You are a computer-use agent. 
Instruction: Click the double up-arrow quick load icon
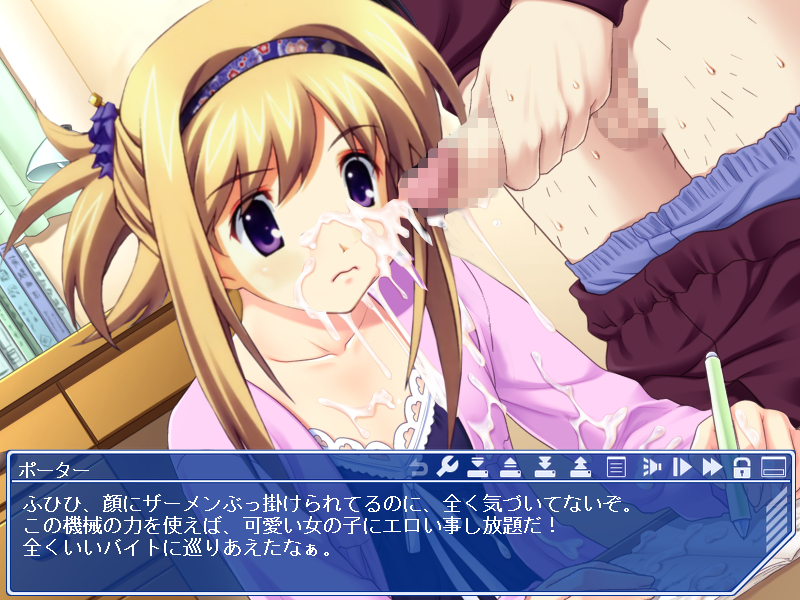(580, 467)
